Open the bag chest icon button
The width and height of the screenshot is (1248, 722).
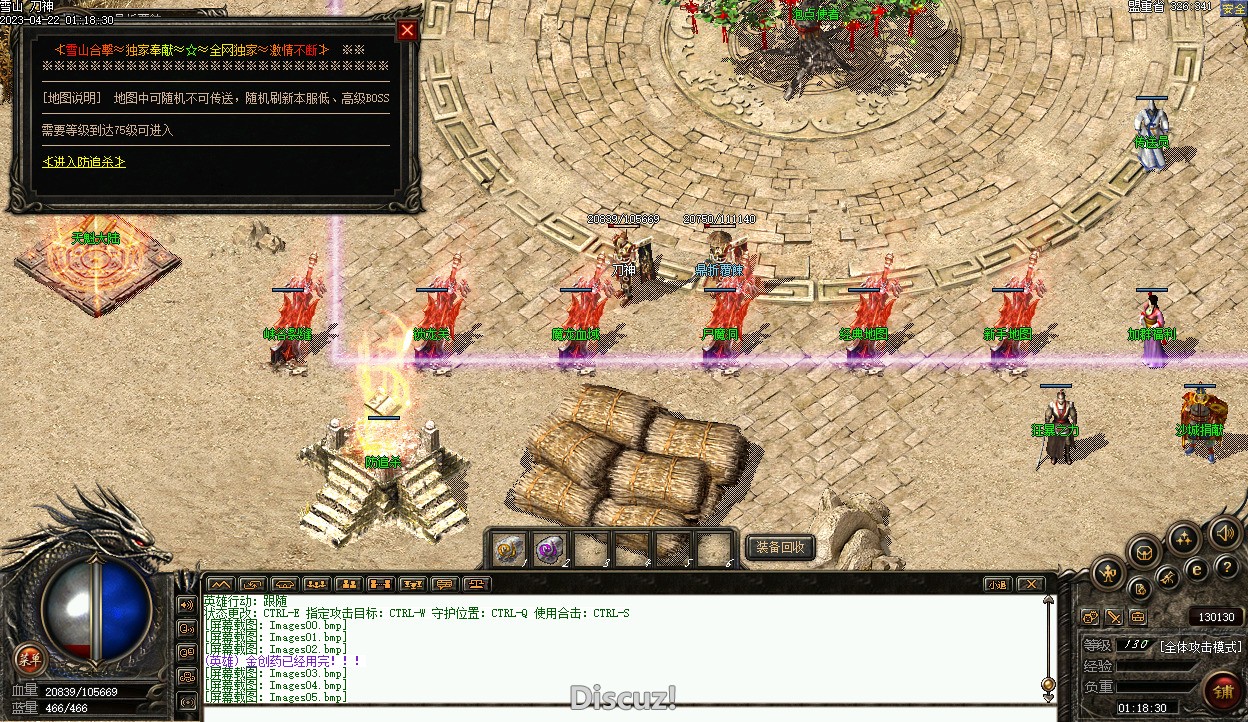coord(1144,551)
